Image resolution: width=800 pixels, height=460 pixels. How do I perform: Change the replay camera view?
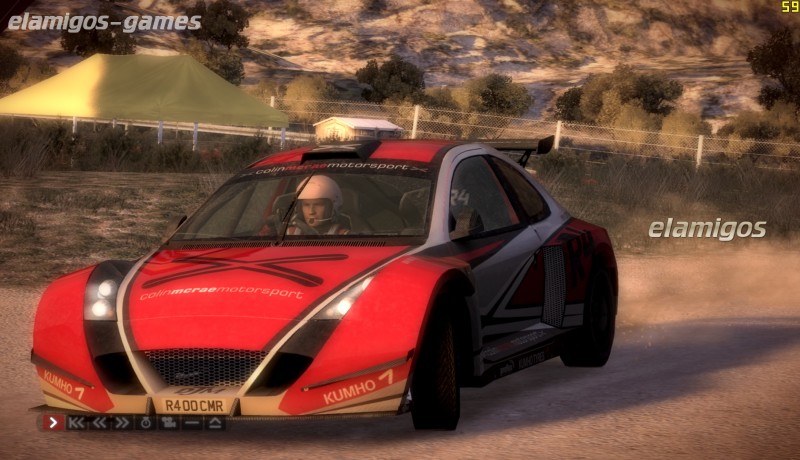[169, 423]
